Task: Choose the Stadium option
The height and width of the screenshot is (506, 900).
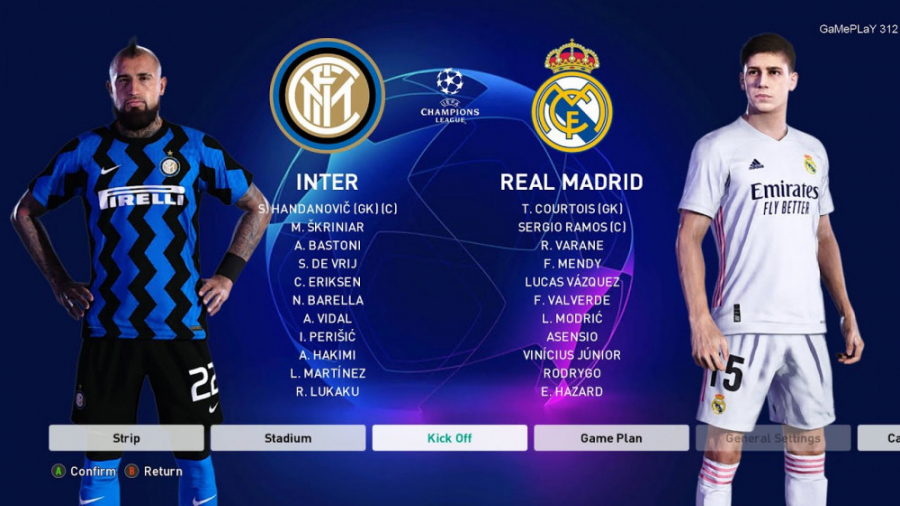Action: tap(288, 438)
